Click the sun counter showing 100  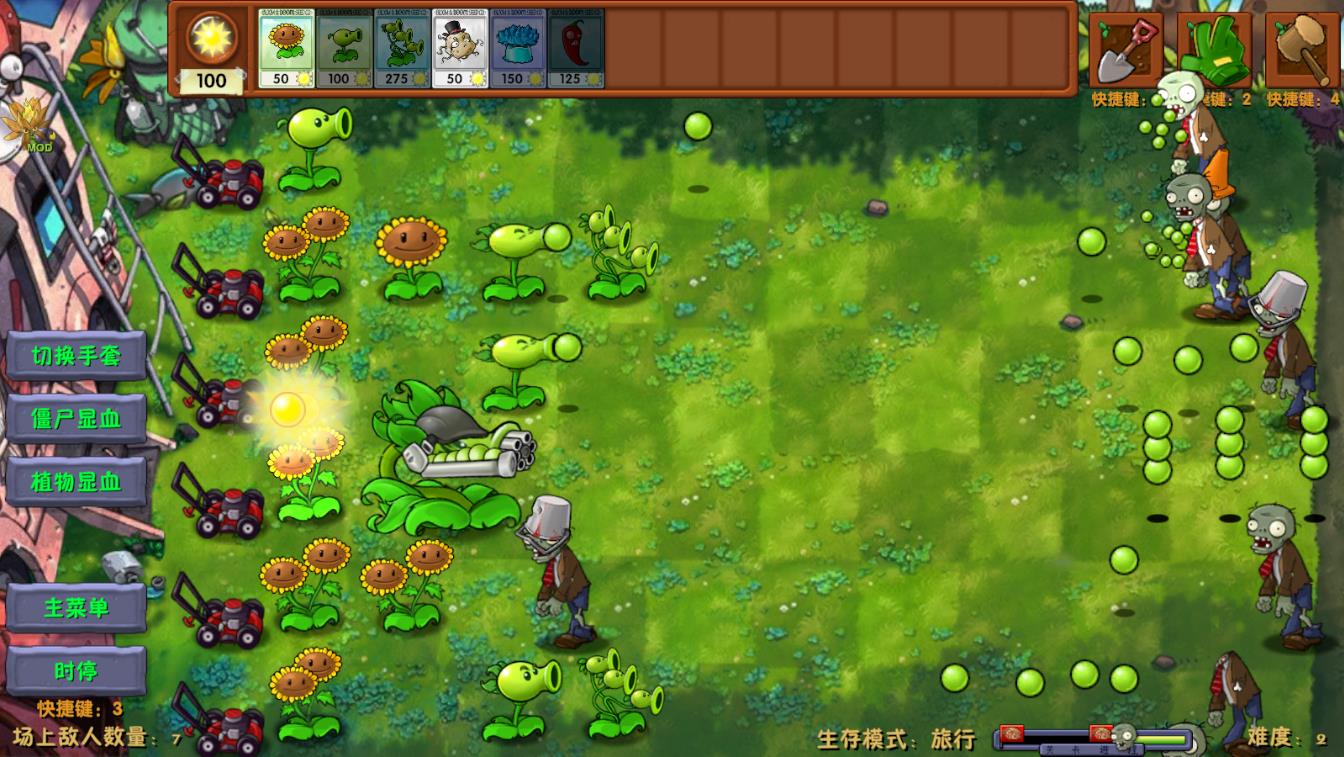click(211, 82)
